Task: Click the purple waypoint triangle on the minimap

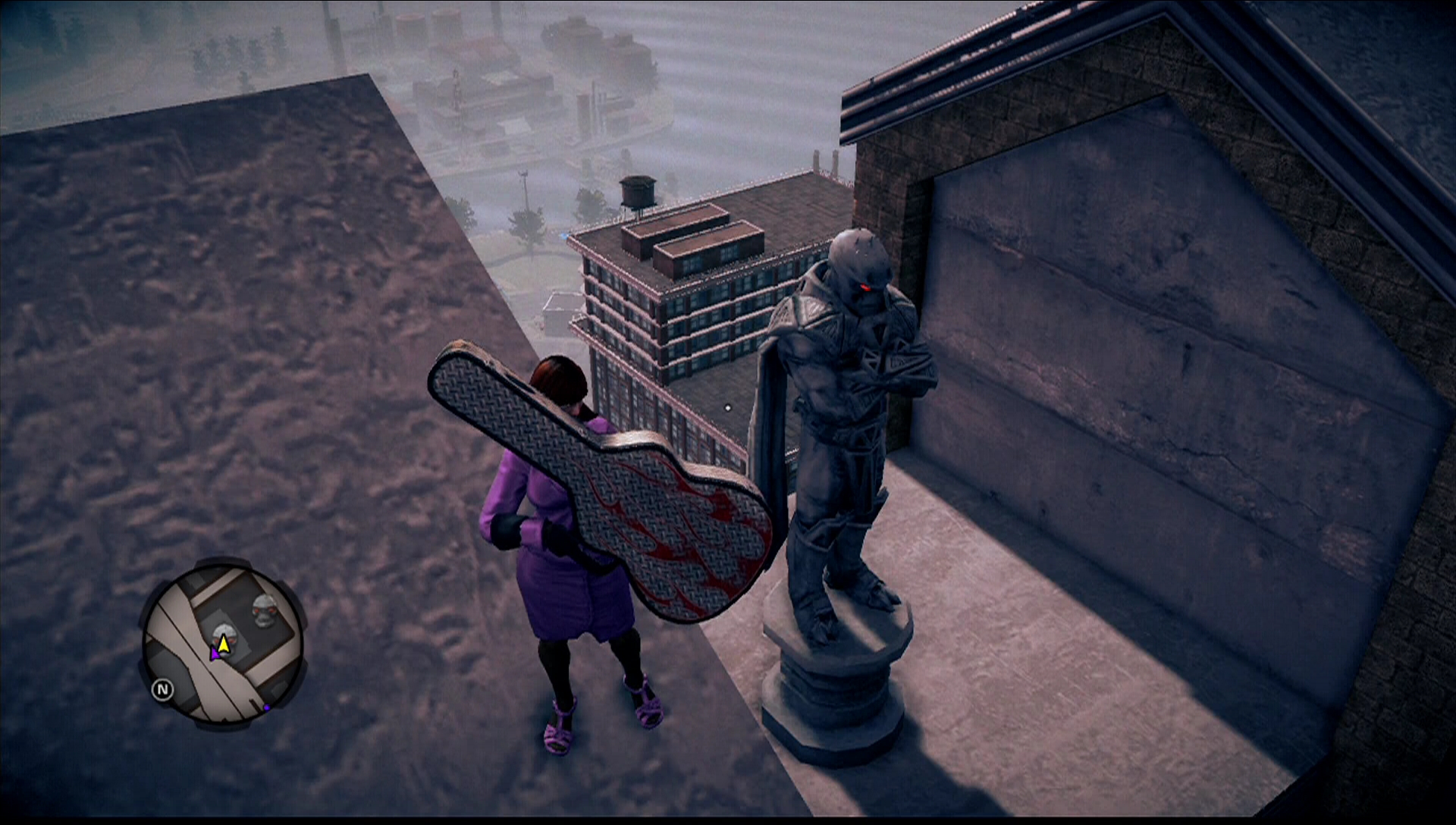Action: [x=215, y=654]
